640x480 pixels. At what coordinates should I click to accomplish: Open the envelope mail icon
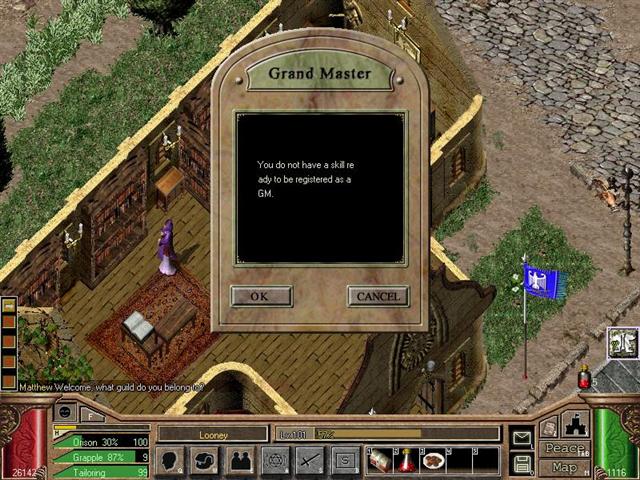coord(522,438)
